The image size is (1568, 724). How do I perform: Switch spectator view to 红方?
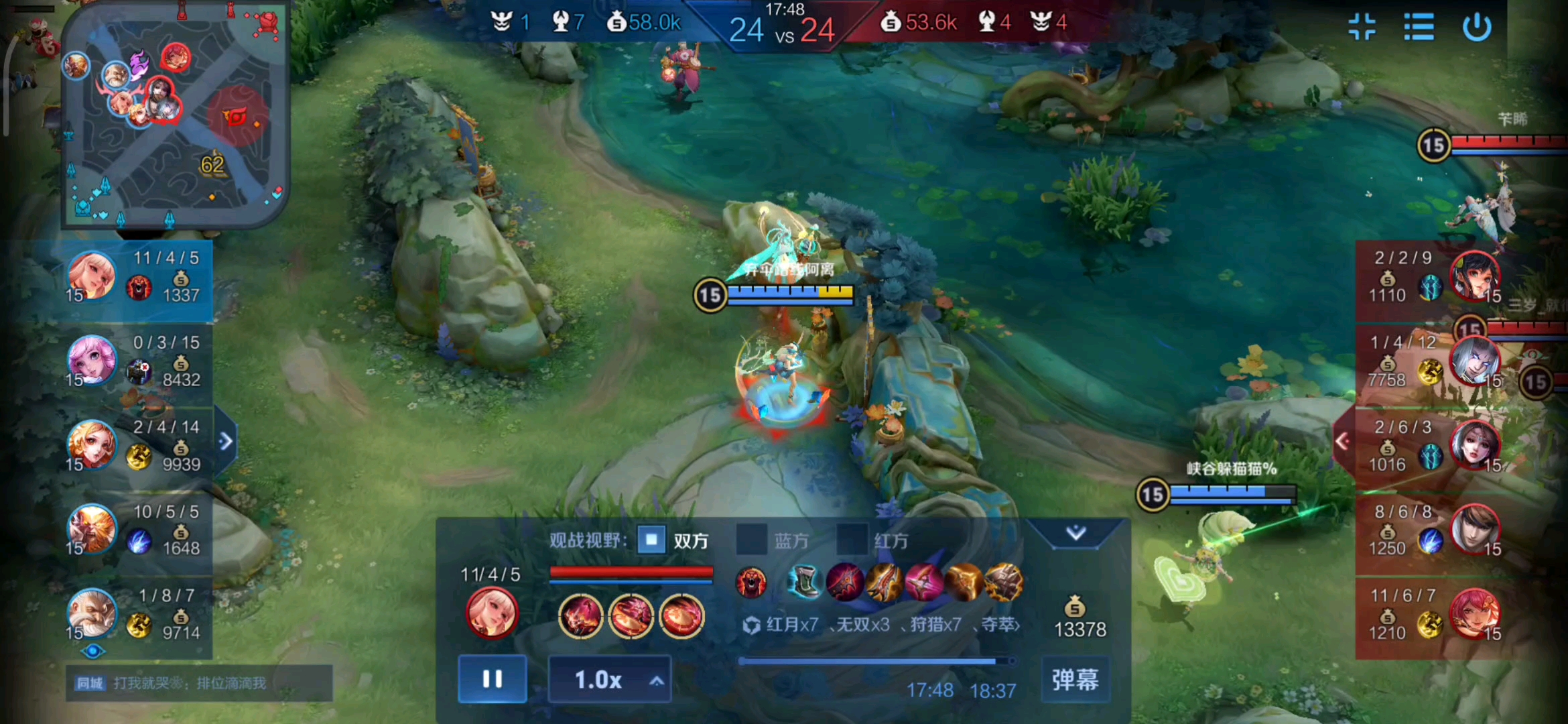point(852,540)
